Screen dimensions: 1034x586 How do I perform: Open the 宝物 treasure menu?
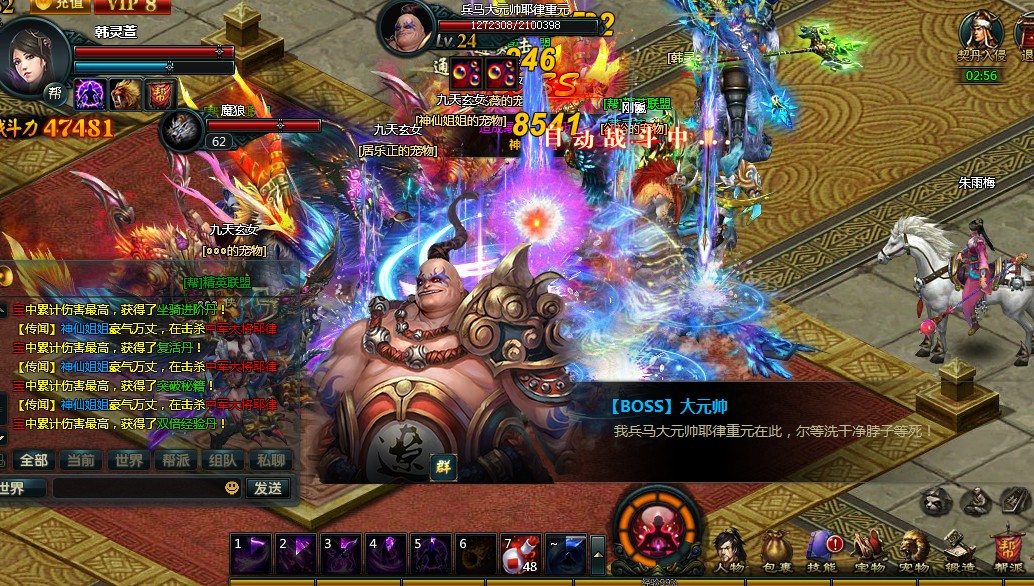tap(868, 552)
